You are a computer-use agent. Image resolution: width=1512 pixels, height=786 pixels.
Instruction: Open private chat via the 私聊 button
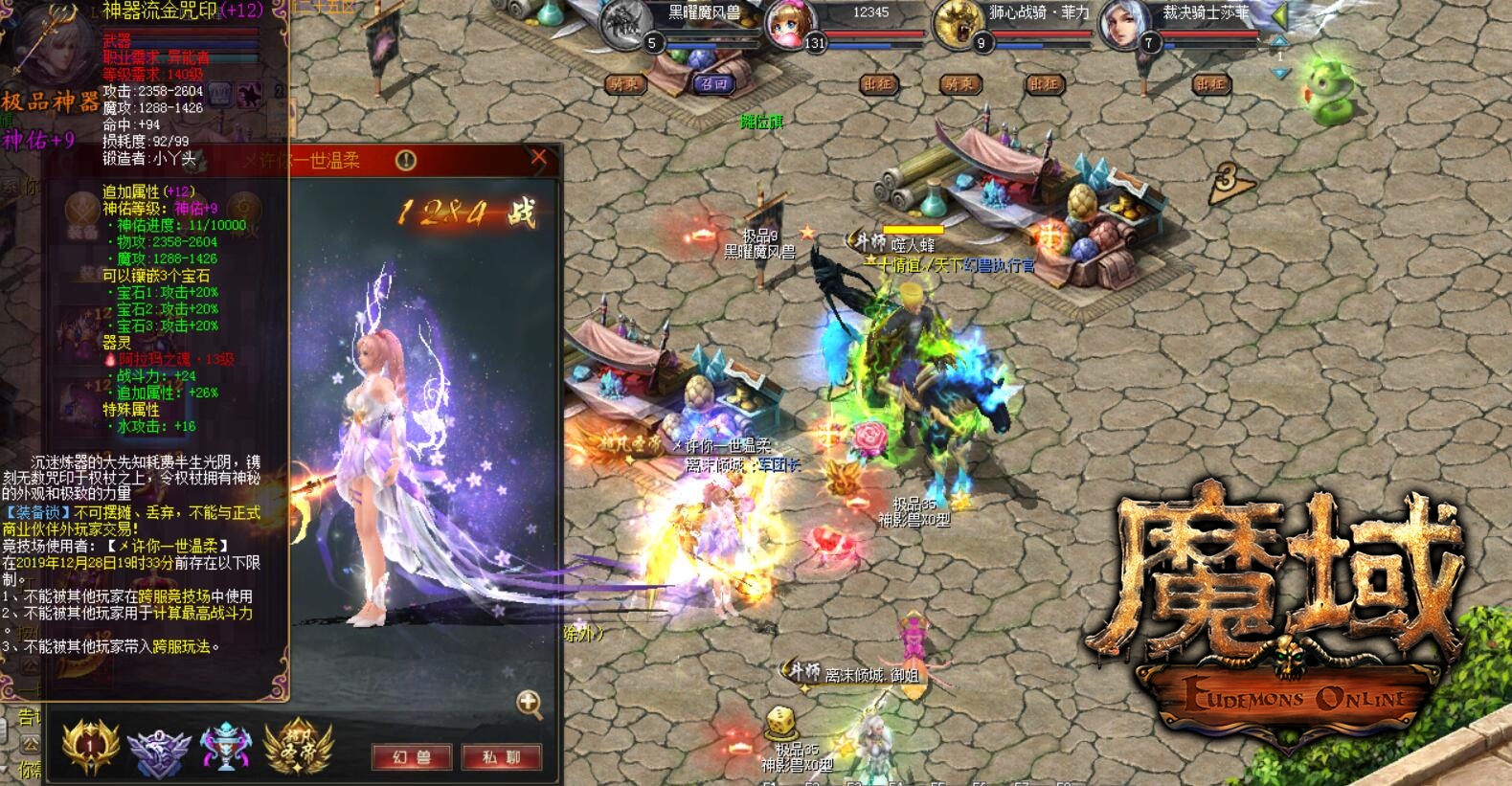503,756
